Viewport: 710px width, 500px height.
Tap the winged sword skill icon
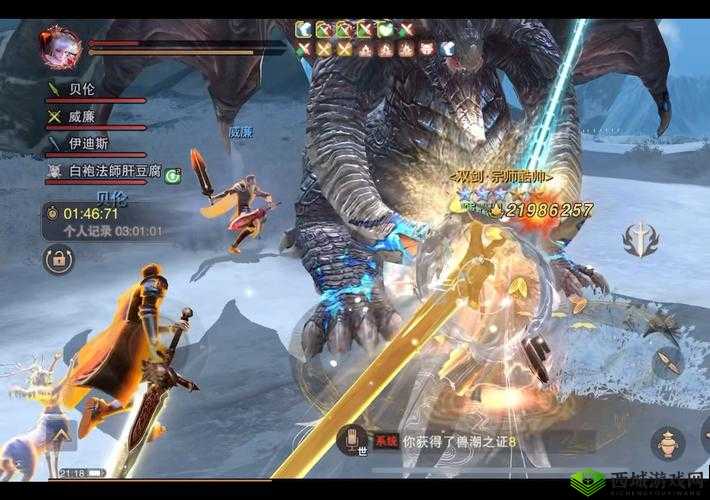click(x=639, y=238)
